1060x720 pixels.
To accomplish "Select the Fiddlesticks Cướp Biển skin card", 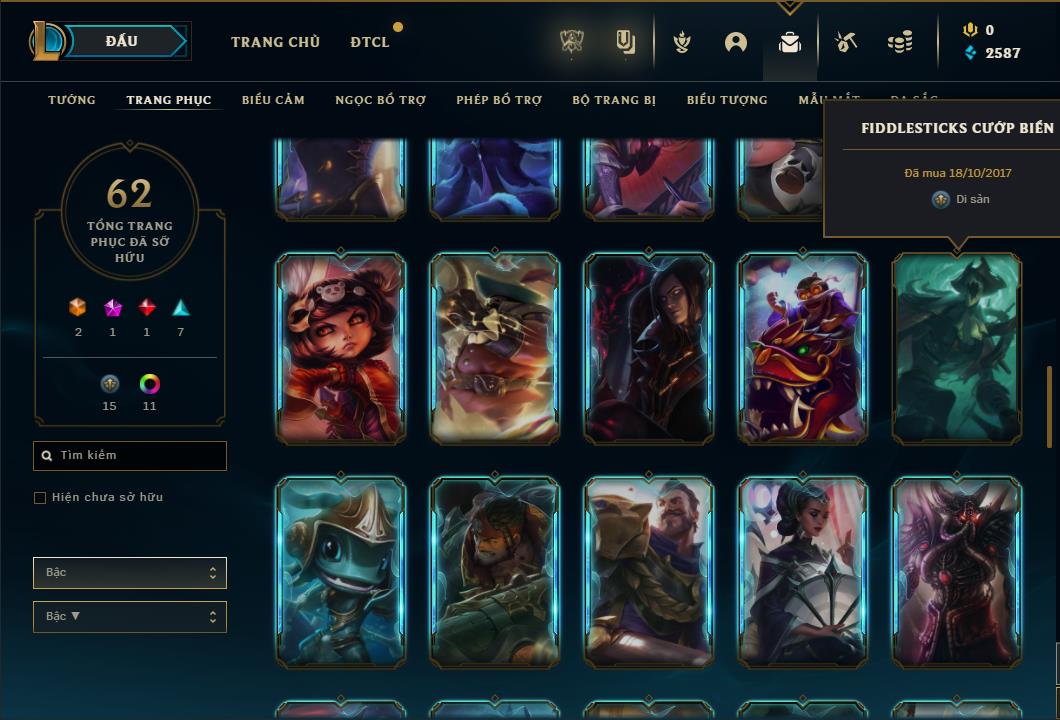I will [957, 348].
